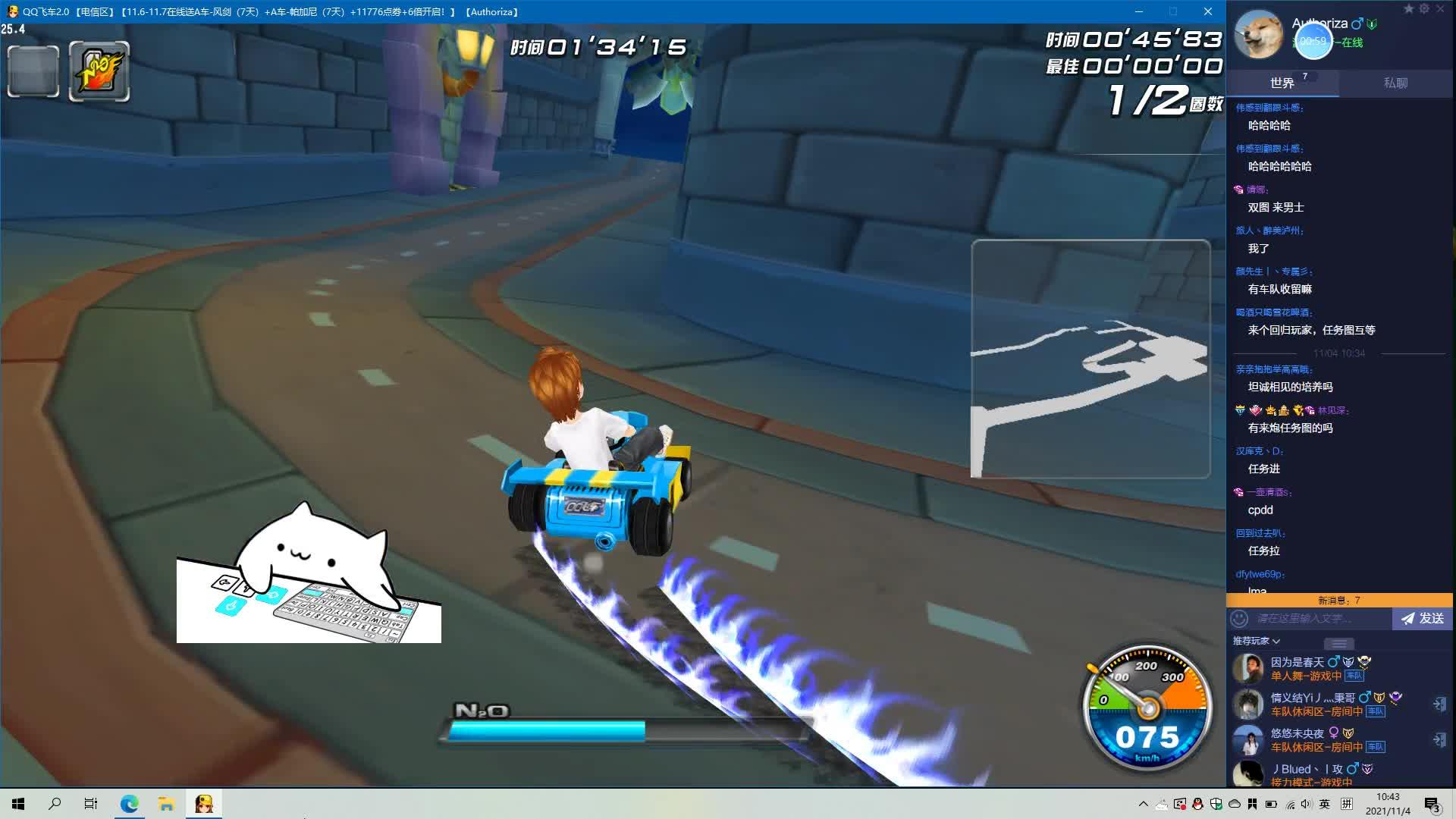
Task: Jump to new messages via 新消息 bar
Action: click(x=1339, y=601)
